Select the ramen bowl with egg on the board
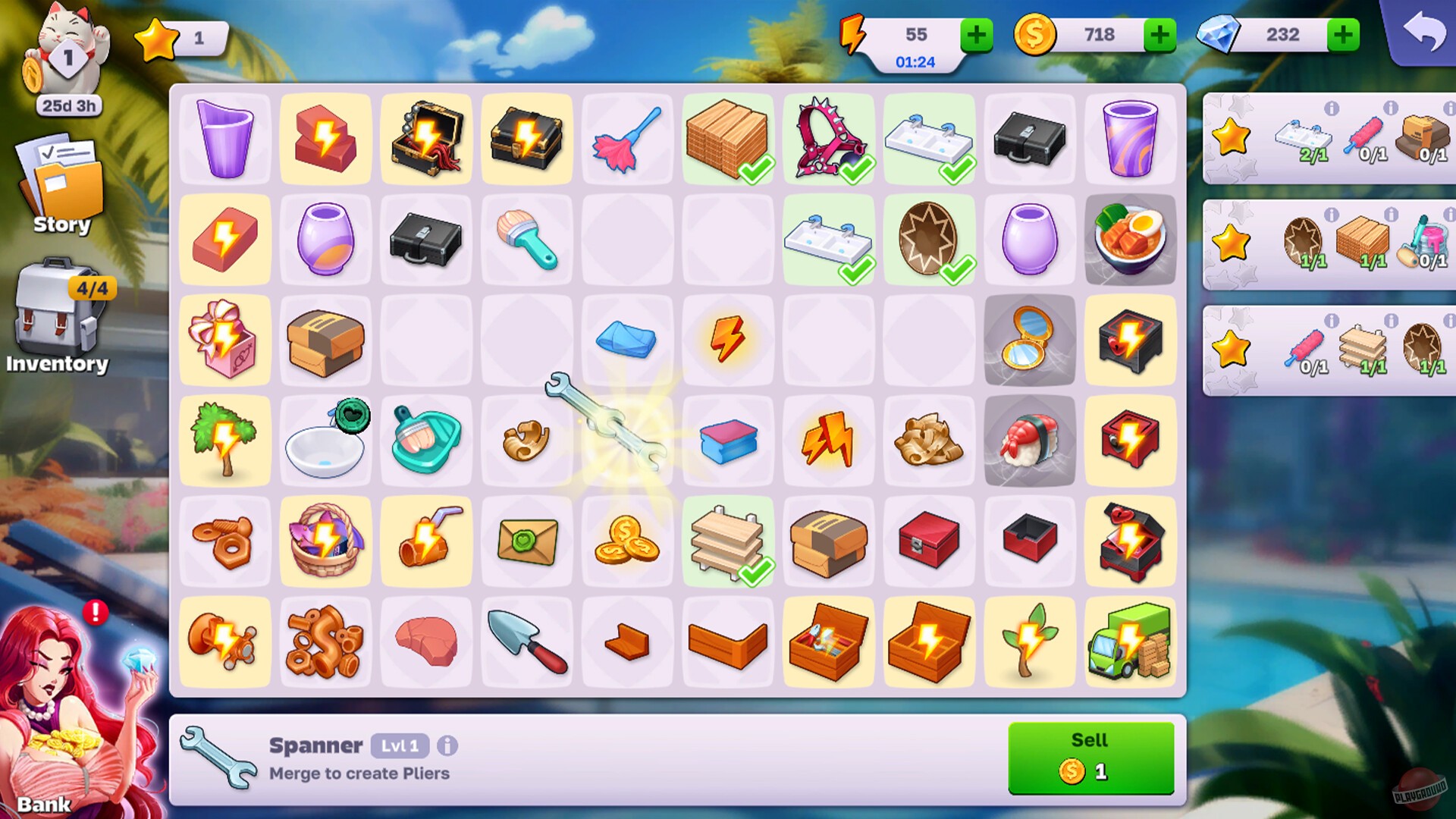The height and width of the screenshot is (819, 1456). point(1130,240)
